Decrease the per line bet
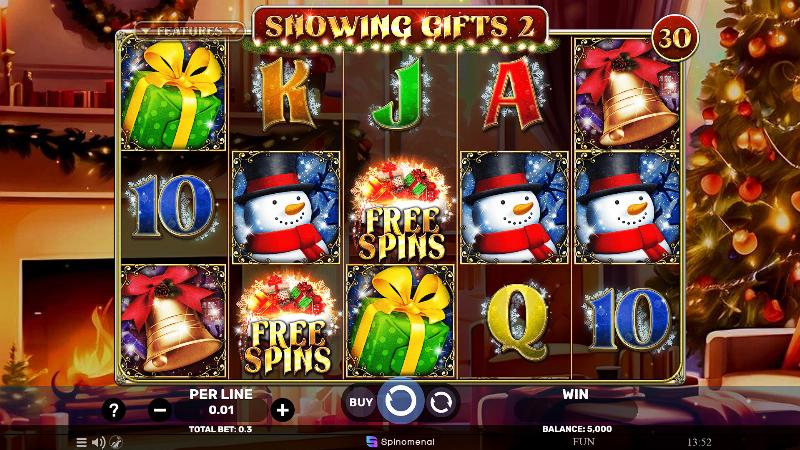Image resolution: width=800 pixels, height=450 pixels. point(160,409)
